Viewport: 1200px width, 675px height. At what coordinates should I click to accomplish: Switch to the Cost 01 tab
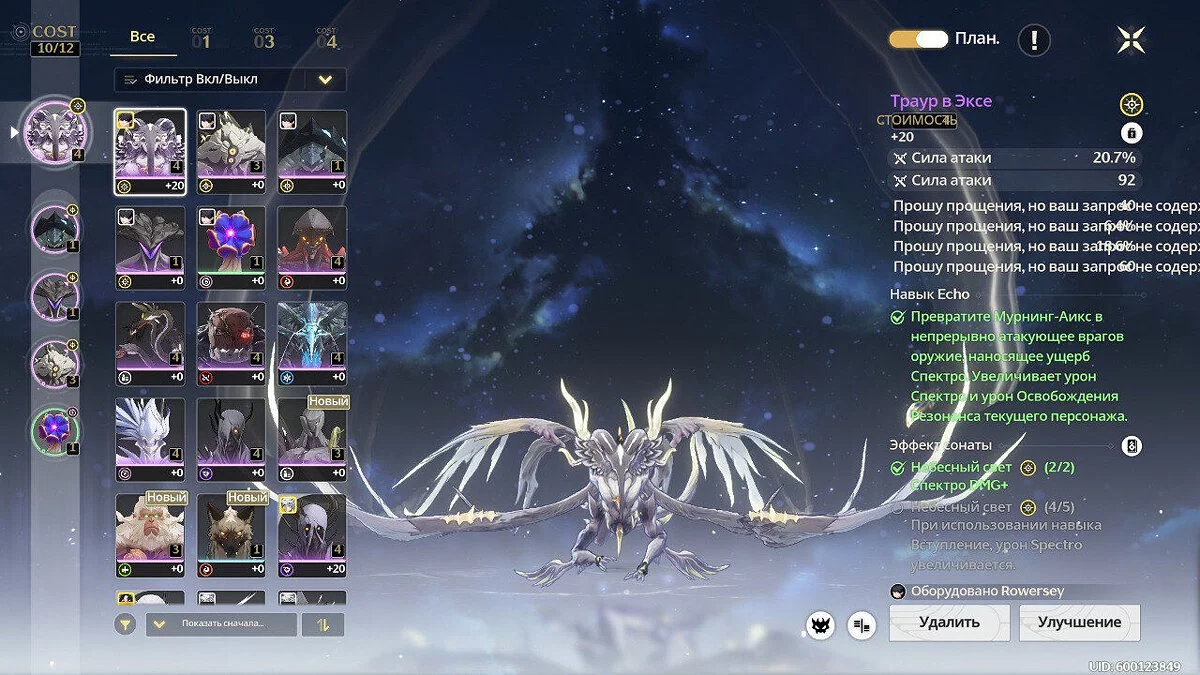coord(201,40)
